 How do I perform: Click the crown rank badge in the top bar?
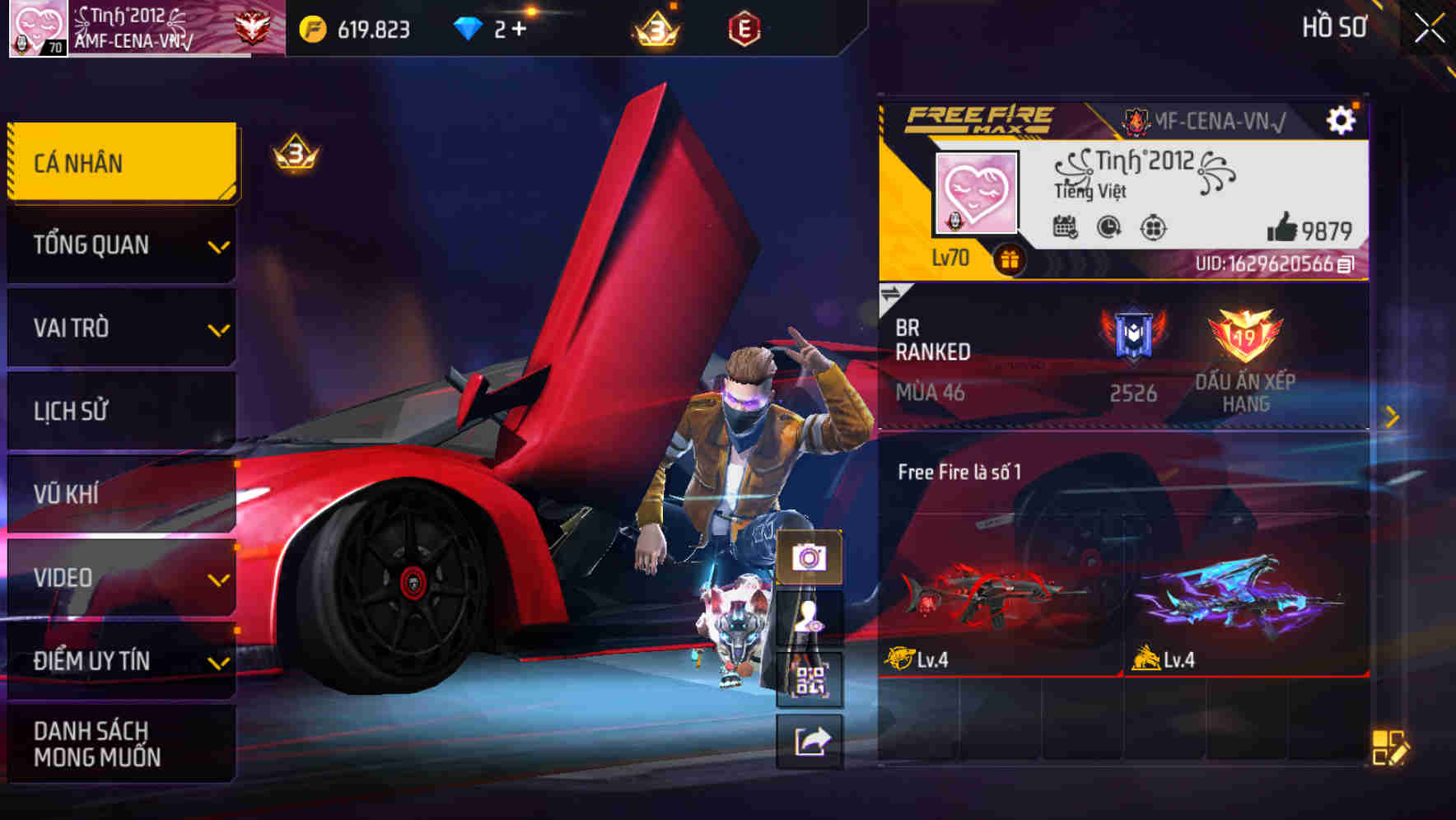pyautogui.click(x=653, y=26)
